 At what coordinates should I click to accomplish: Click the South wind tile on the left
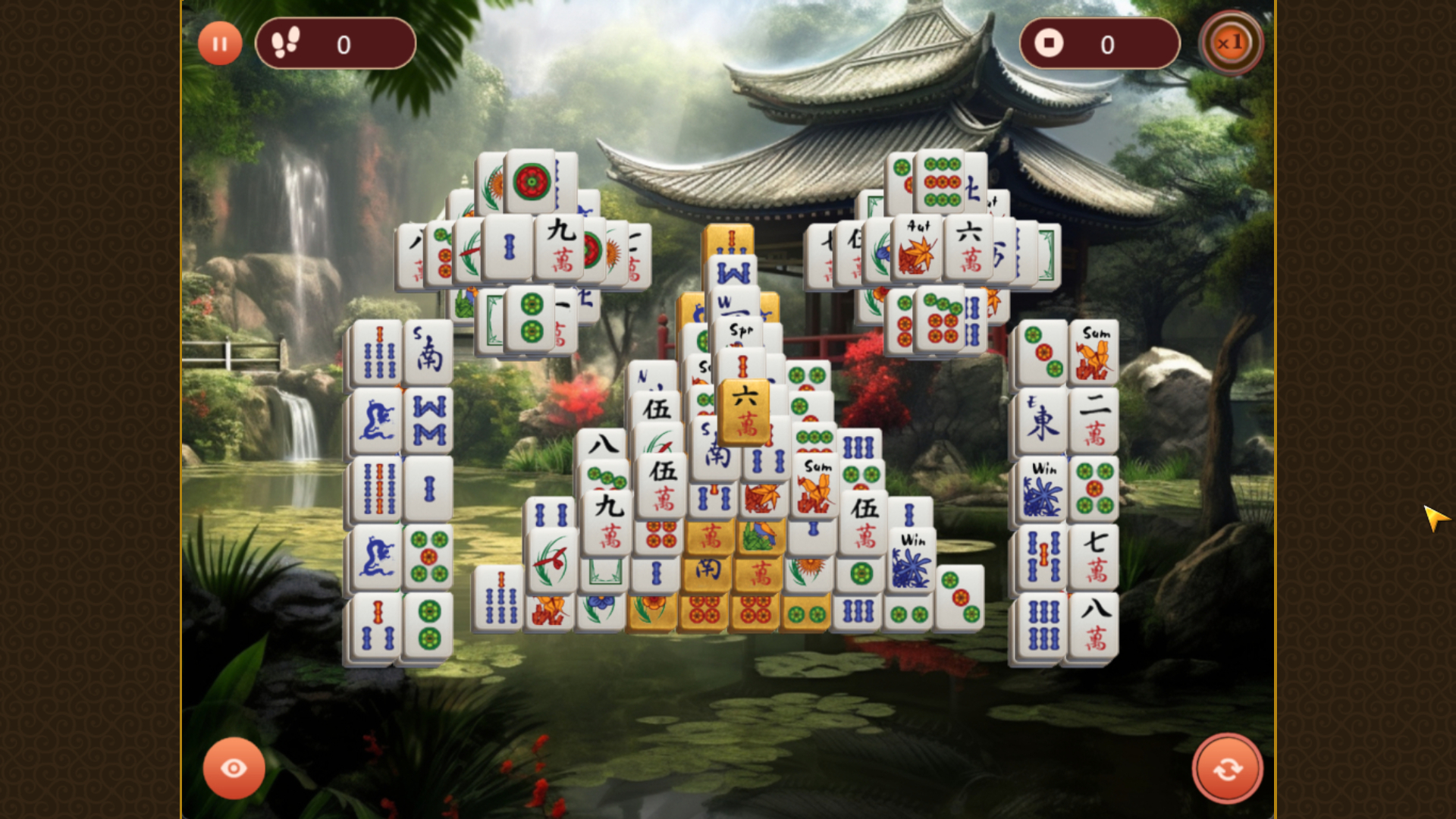point(427,349)
